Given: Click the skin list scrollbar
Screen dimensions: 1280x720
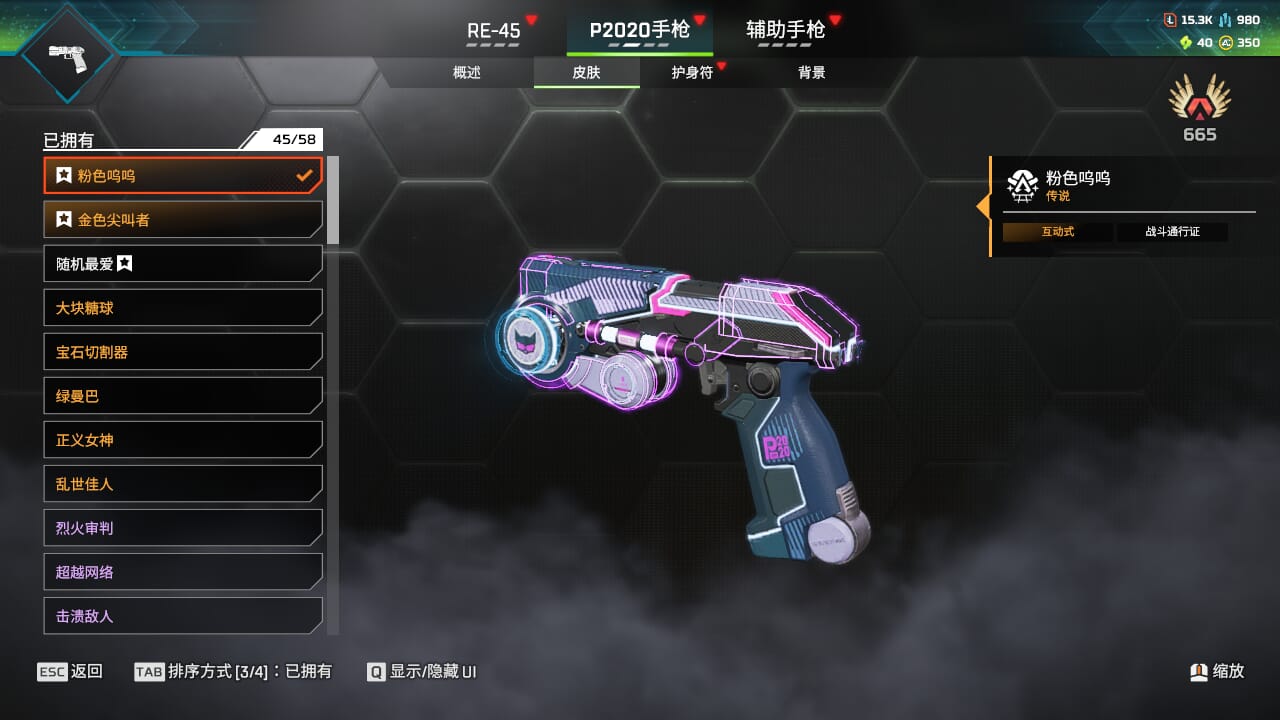Looking at the screenshot, I should click(x=333, y=200).
